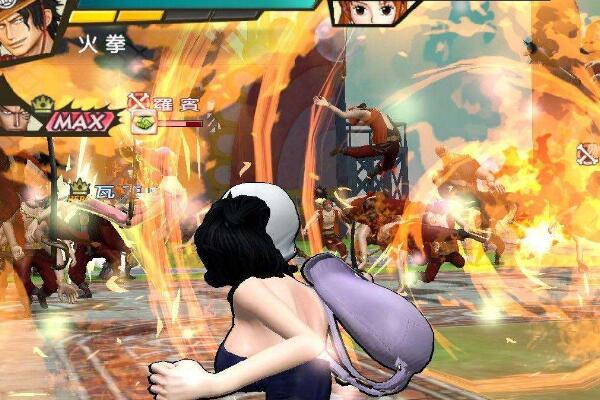Activate the pink MAX gauge badge

(x=82, y=121)
